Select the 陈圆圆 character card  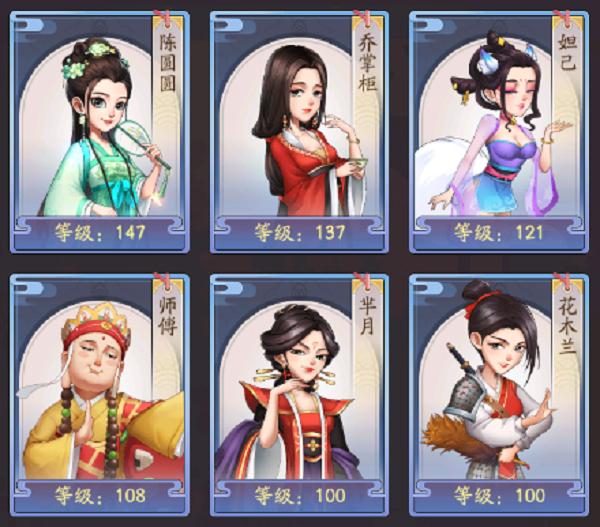click(98, 130)
